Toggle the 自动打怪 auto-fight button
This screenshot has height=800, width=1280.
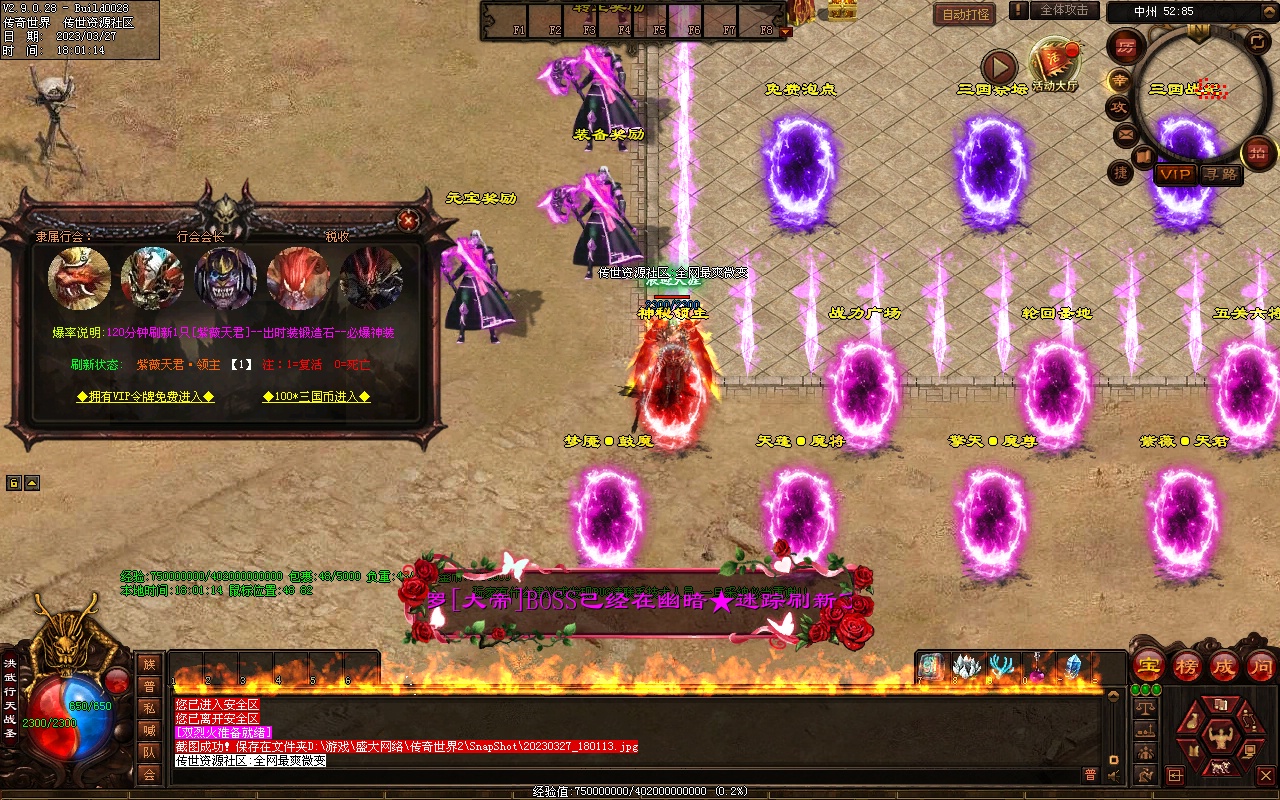(x=965, y=14)
